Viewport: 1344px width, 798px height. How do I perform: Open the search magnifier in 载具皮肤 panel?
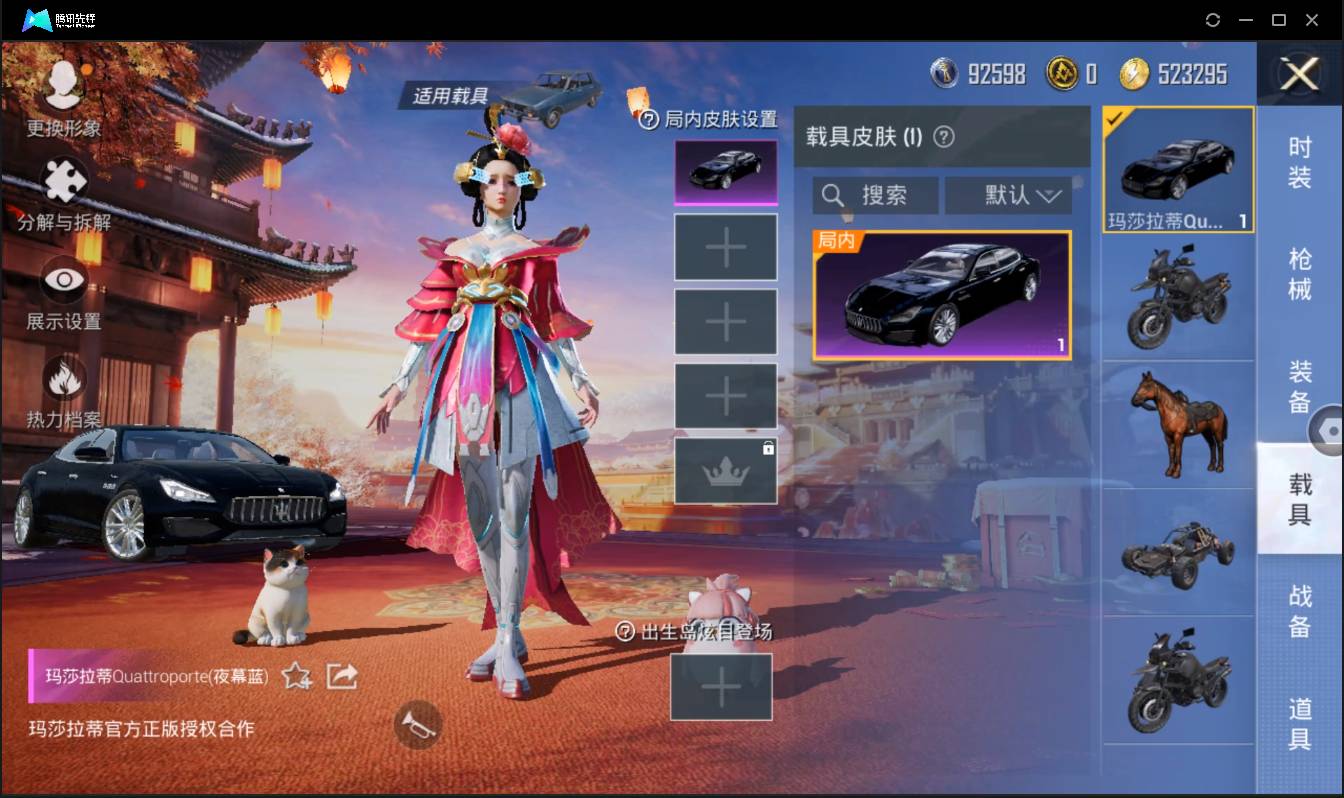coord(834,195)
